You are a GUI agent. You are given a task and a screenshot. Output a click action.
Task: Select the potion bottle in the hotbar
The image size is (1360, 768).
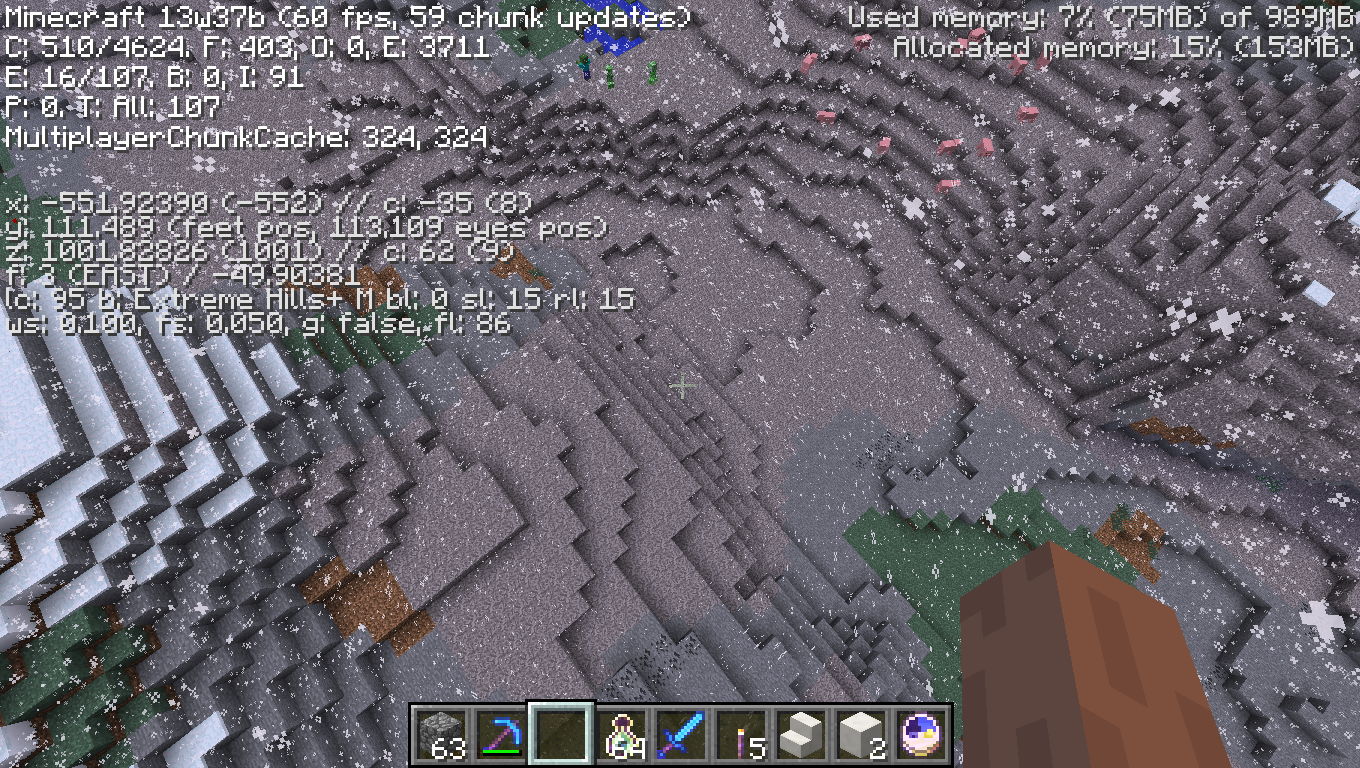(x=622, y=732)
